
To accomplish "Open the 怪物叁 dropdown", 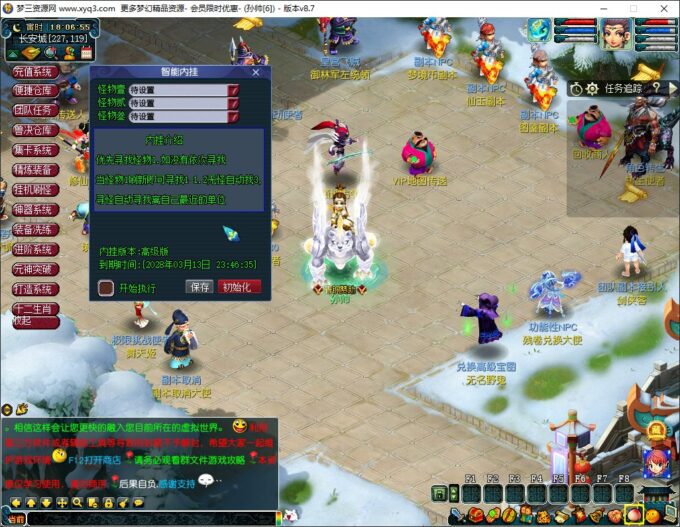I will click(233, 116).
